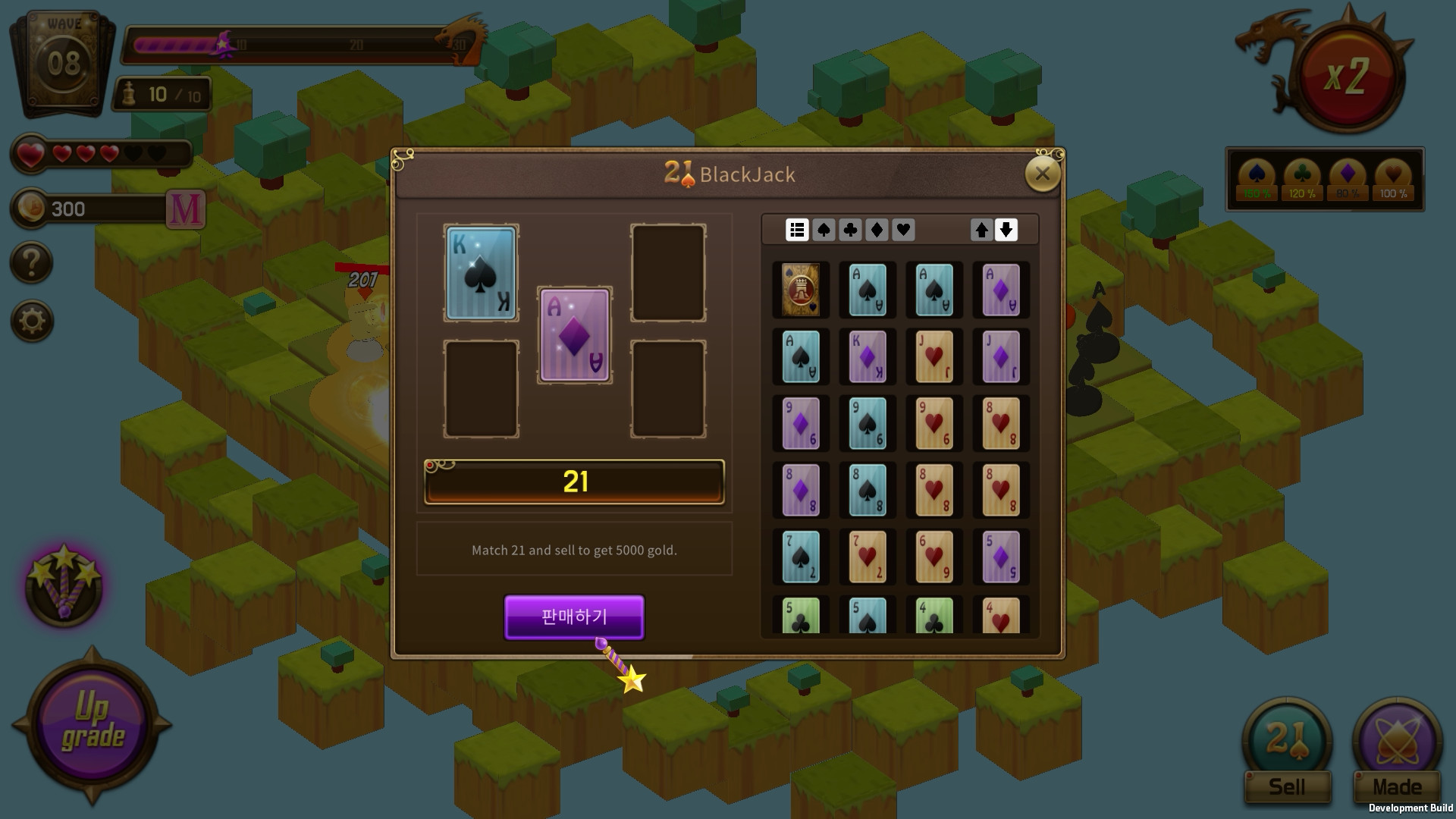Close the BlackJack dialog
Image resolution: width=1456 pixels, height=819 pixels.
(1043, 173)
